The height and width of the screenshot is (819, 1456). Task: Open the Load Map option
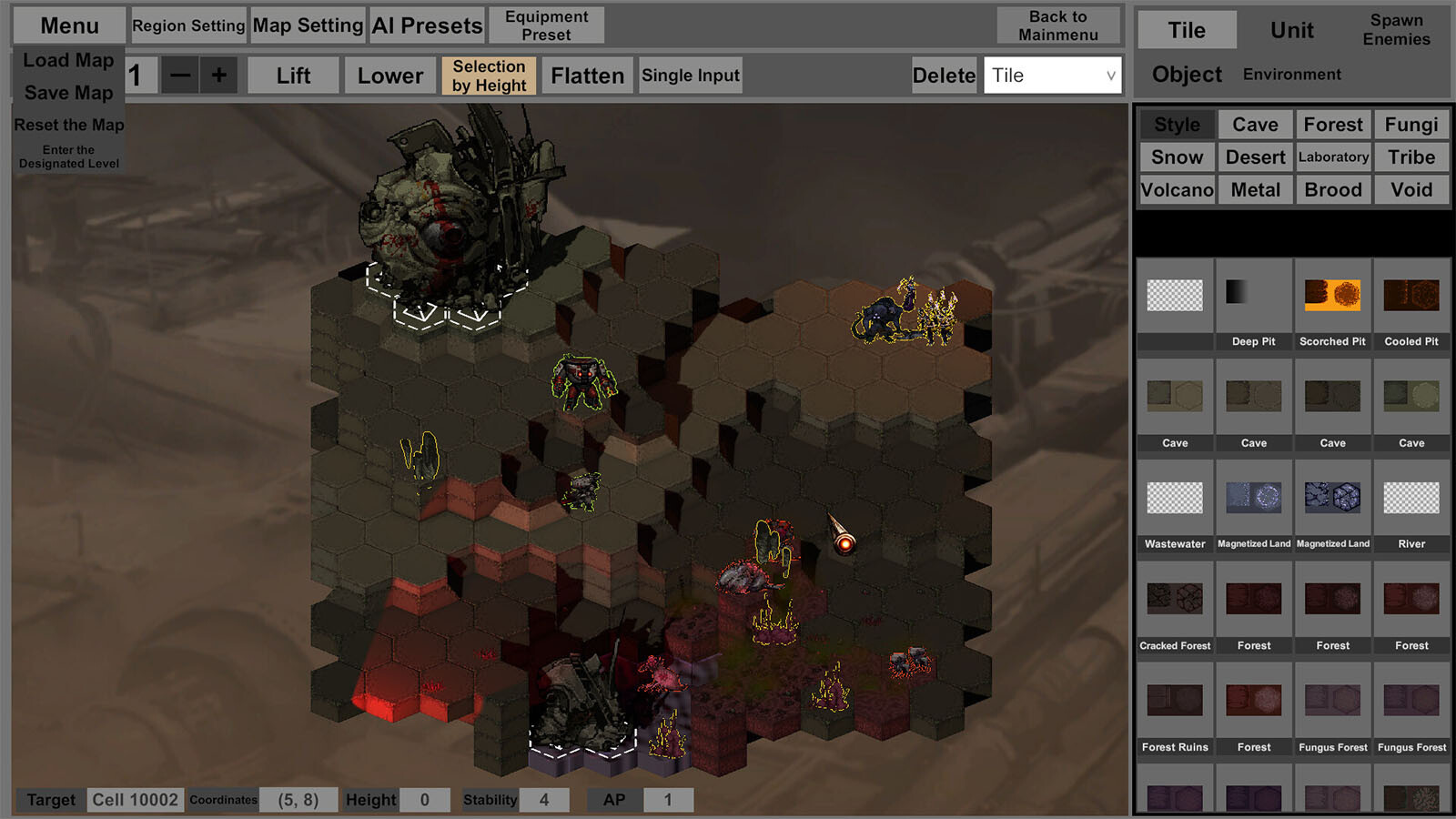(68, 60)
